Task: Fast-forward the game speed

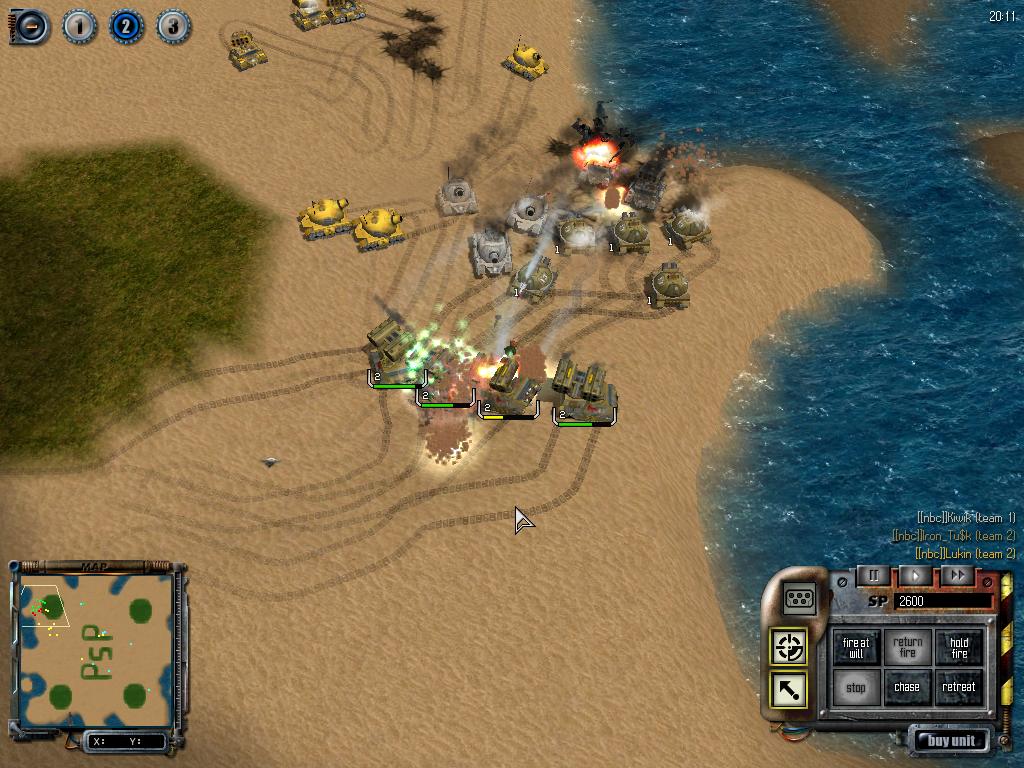Action: click(x=957, y=575)
